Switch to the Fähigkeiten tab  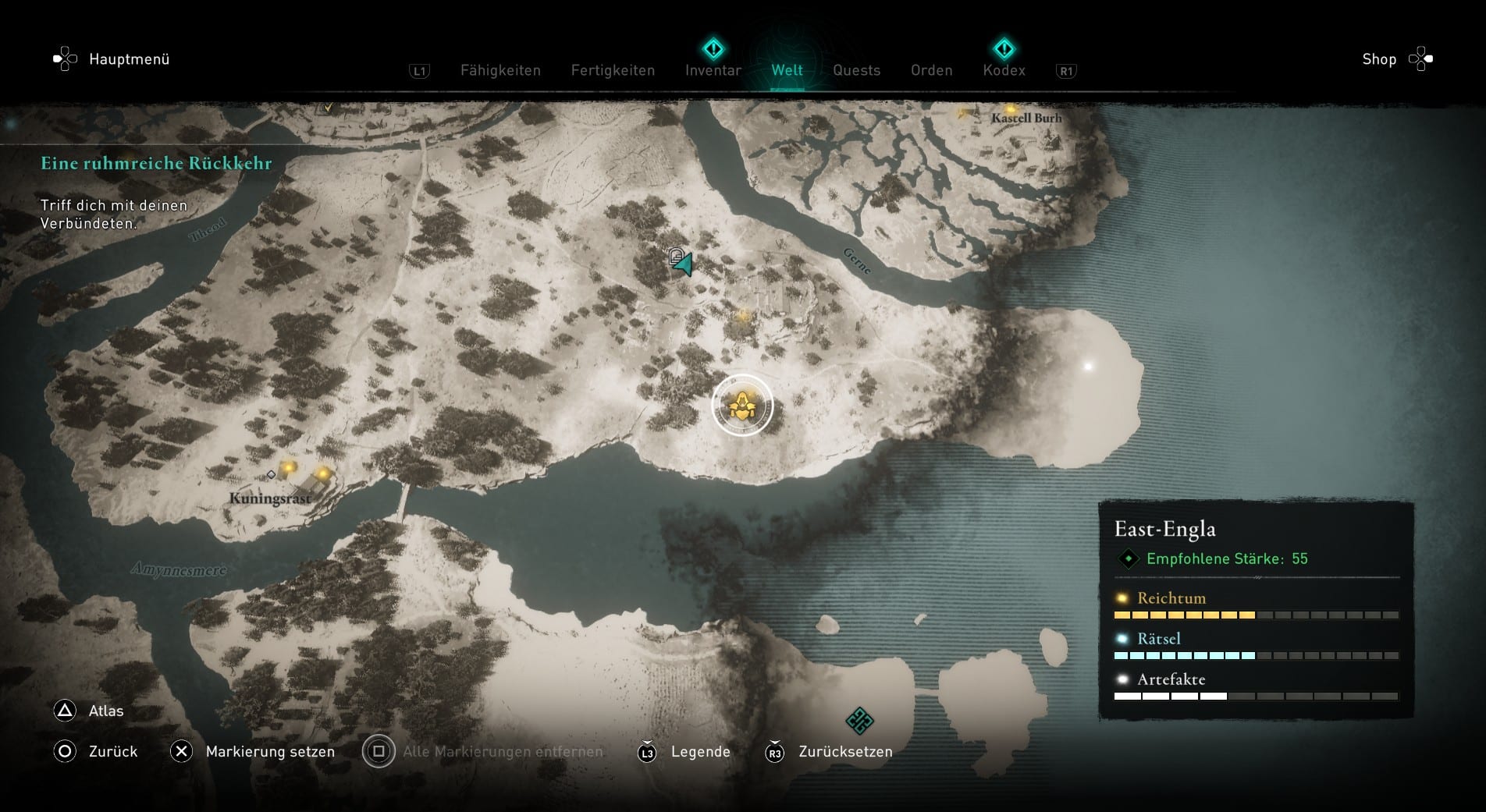500,70
